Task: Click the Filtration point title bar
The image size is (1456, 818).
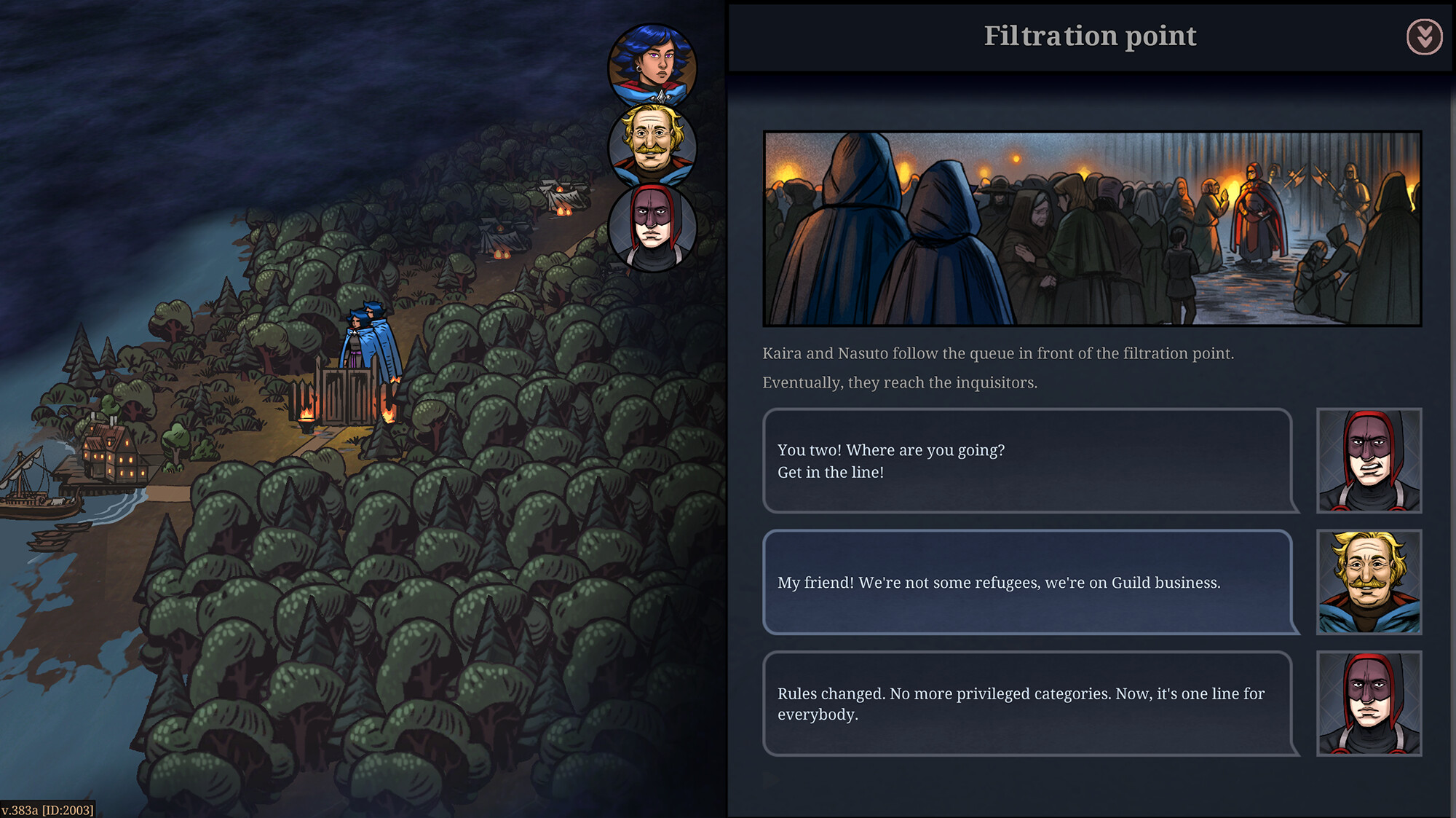Action: pos(1090,34)
